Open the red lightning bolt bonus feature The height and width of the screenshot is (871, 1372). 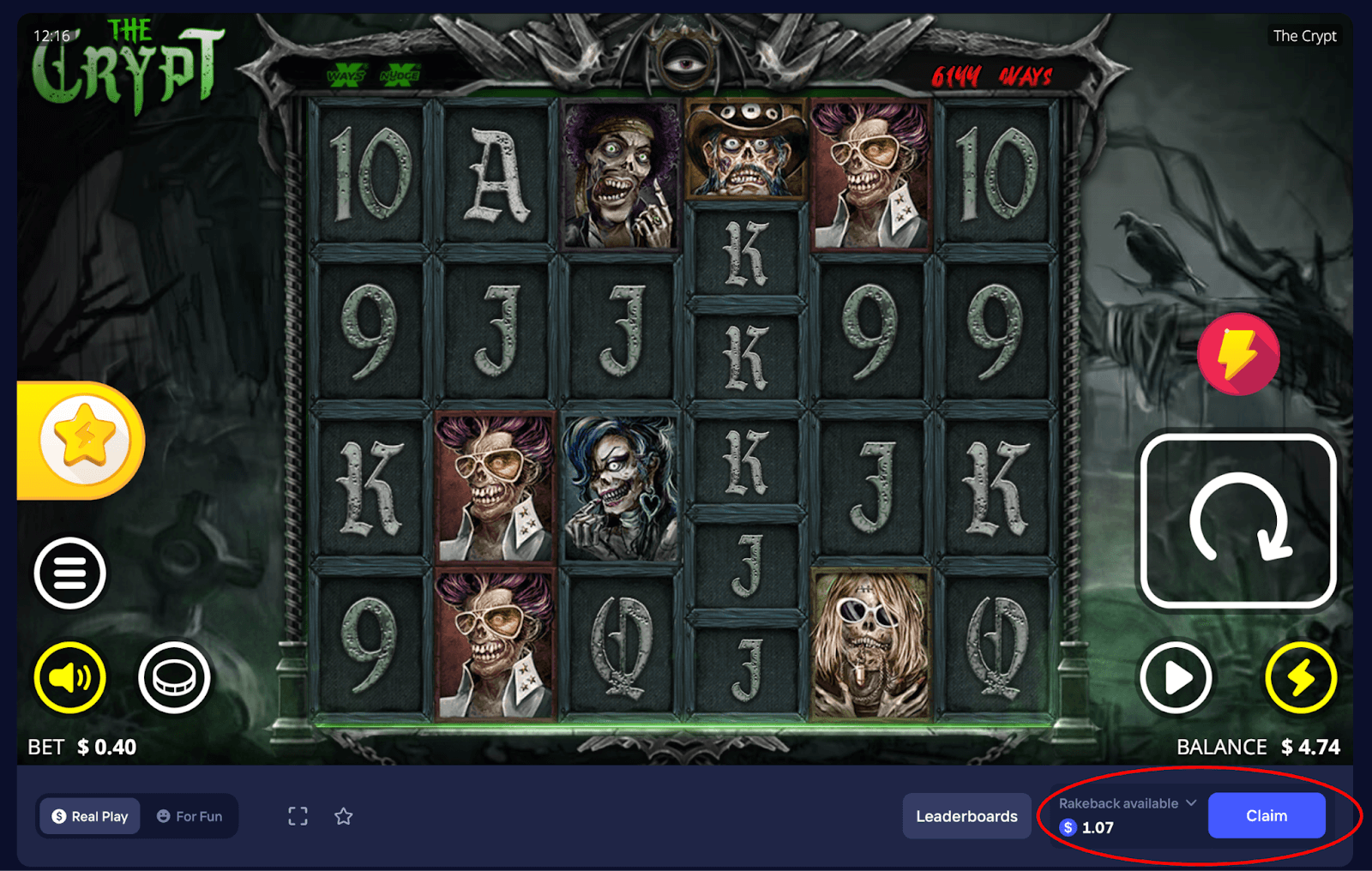pos(1238,354)
